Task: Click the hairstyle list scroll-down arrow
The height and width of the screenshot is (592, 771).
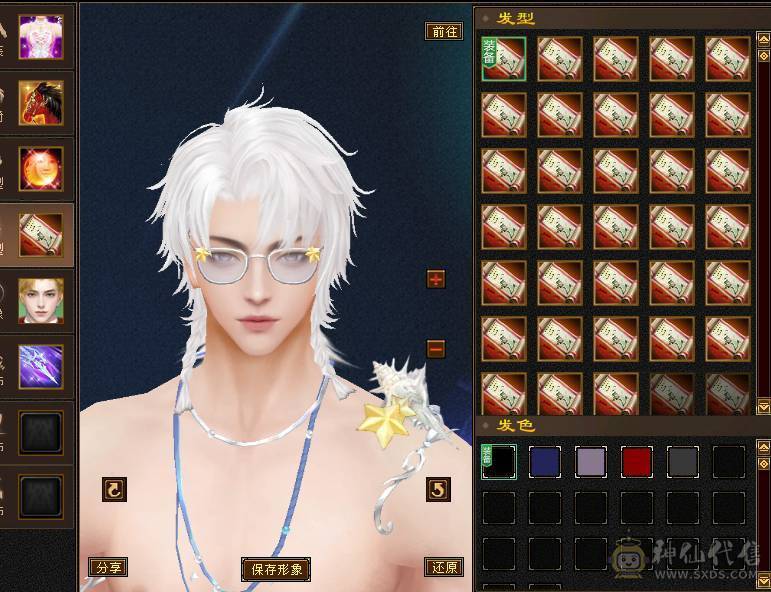Action: point(764,405)
